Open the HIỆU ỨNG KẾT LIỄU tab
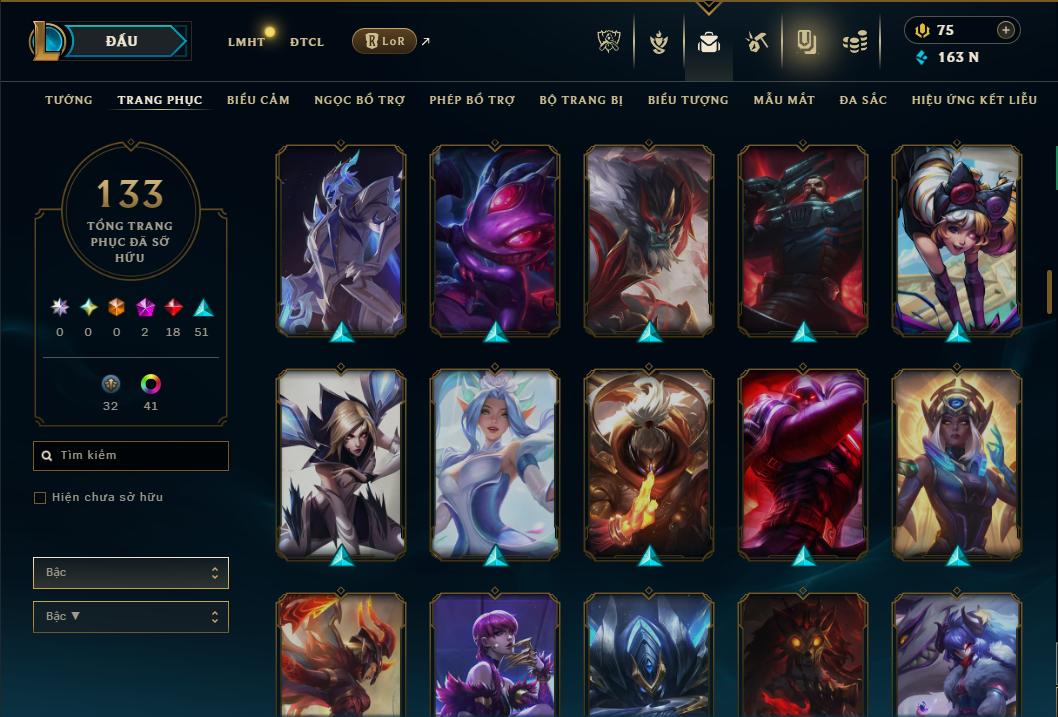The width and height of the screenshot is (1058, 717). [x=974, y=100]
